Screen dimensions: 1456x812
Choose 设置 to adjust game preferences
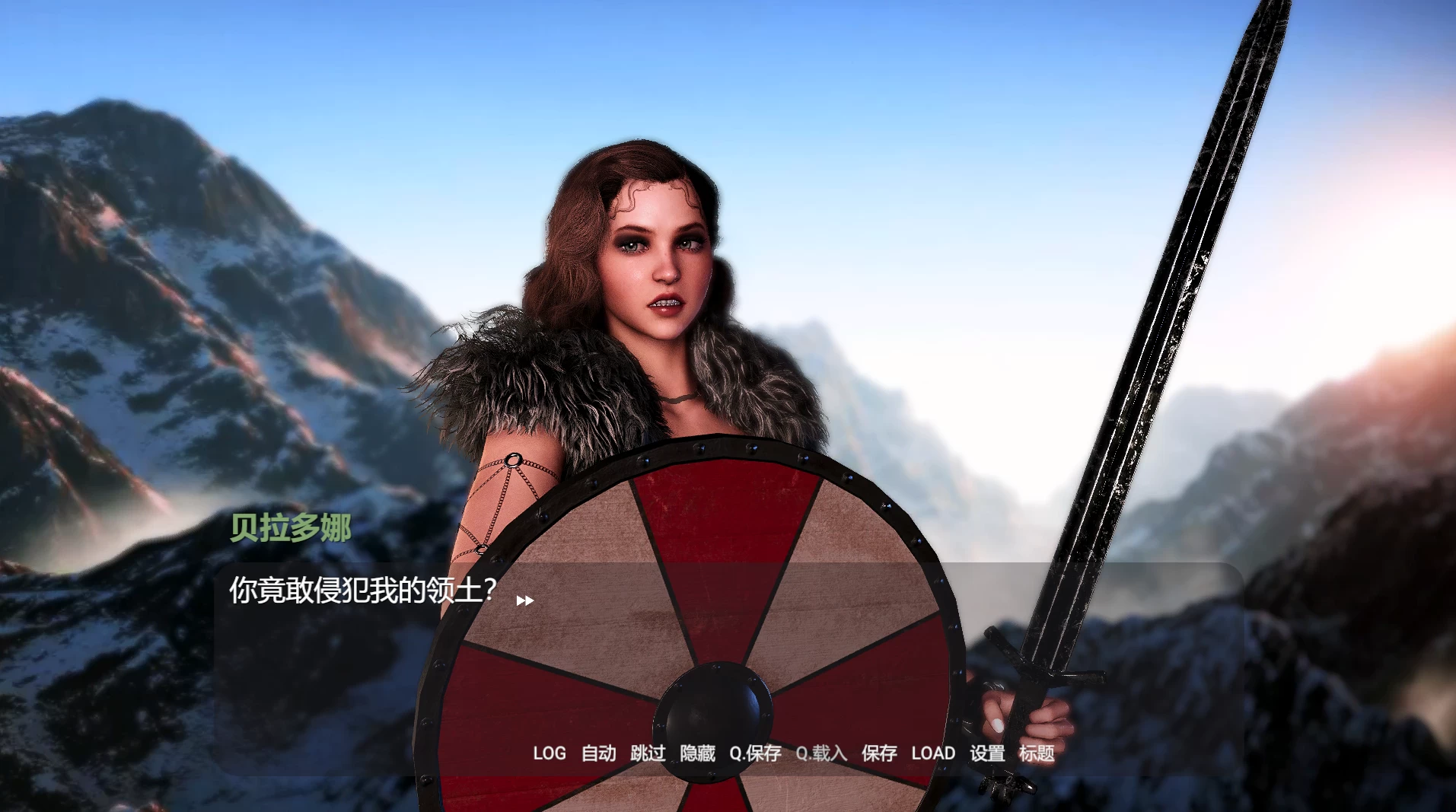click(987, 753)
